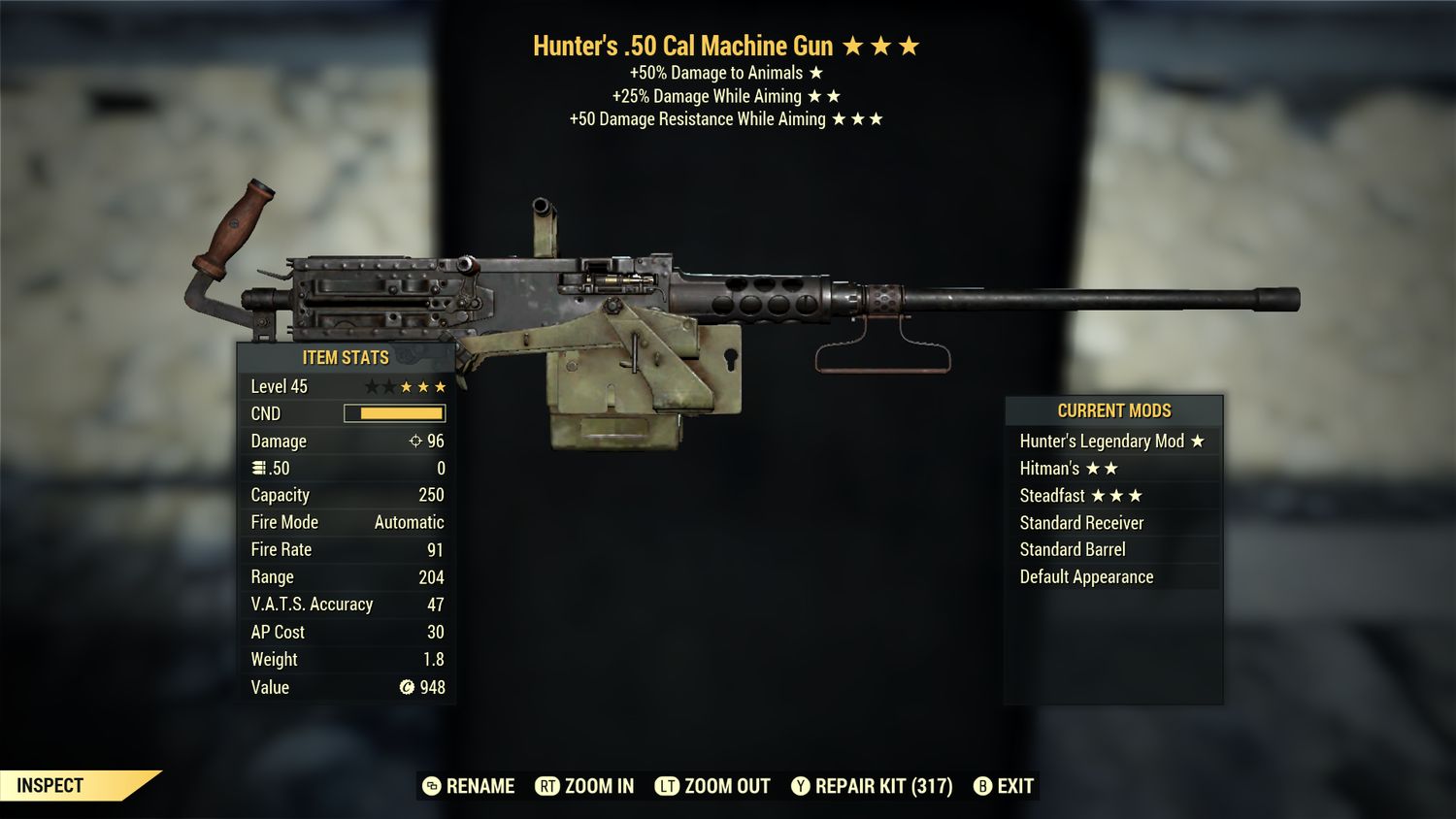Click the B button icon beside Exit
Viewport: 1456px width, 819px height.
(x=982, y=786)
